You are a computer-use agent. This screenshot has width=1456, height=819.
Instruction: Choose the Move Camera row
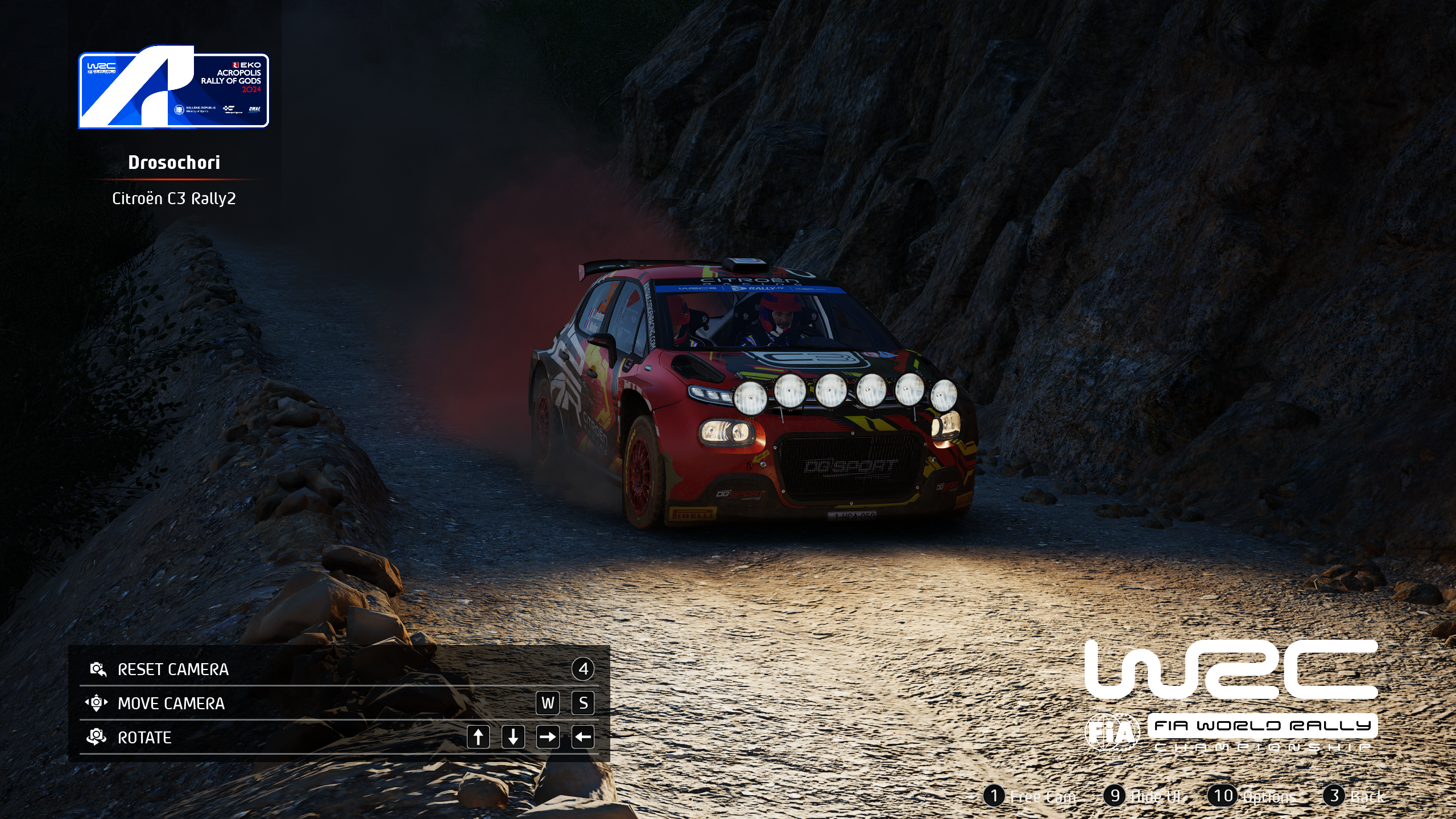(171, 704)
